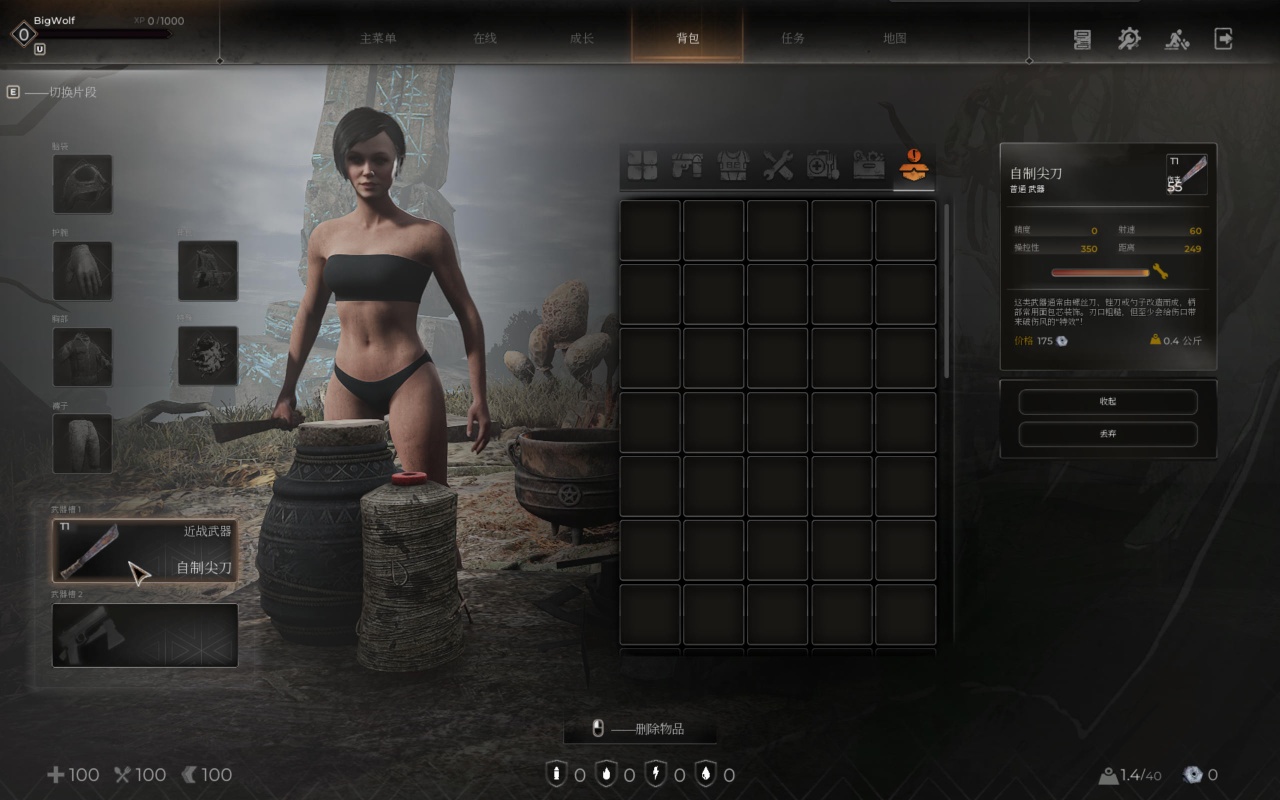Open the 任务 quests tab
The height and width of the screenshot is (800, 1280).
[793, 38]
